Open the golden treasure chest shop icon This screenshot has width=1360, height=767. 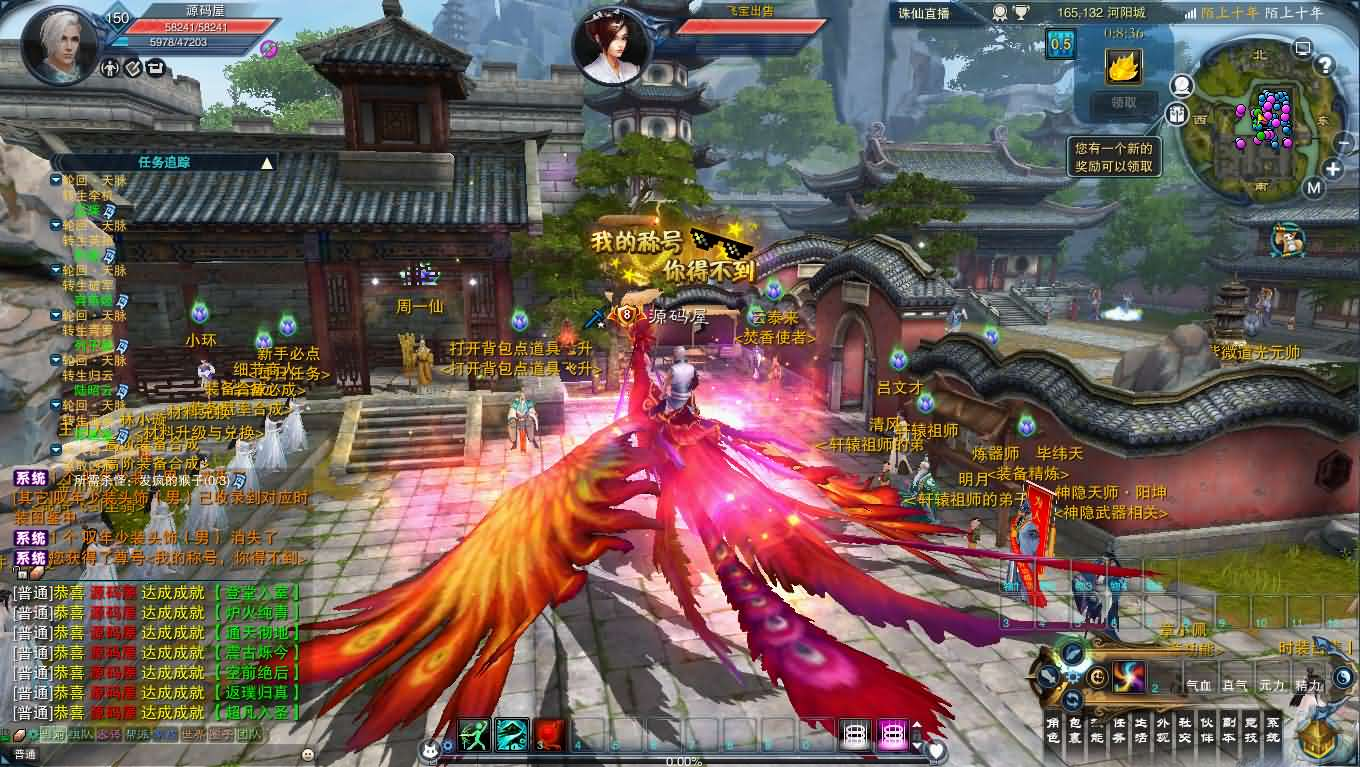pyautogui.click(x=1318, y=740)
